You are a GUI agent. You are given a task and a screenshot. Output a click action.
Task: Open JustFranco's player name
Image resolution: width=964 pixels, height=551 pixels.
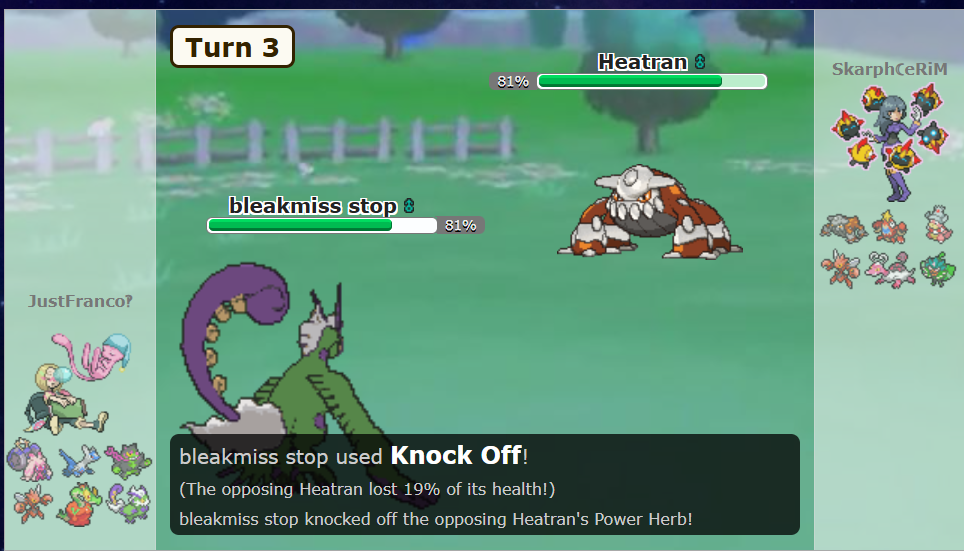pos(80,301)
